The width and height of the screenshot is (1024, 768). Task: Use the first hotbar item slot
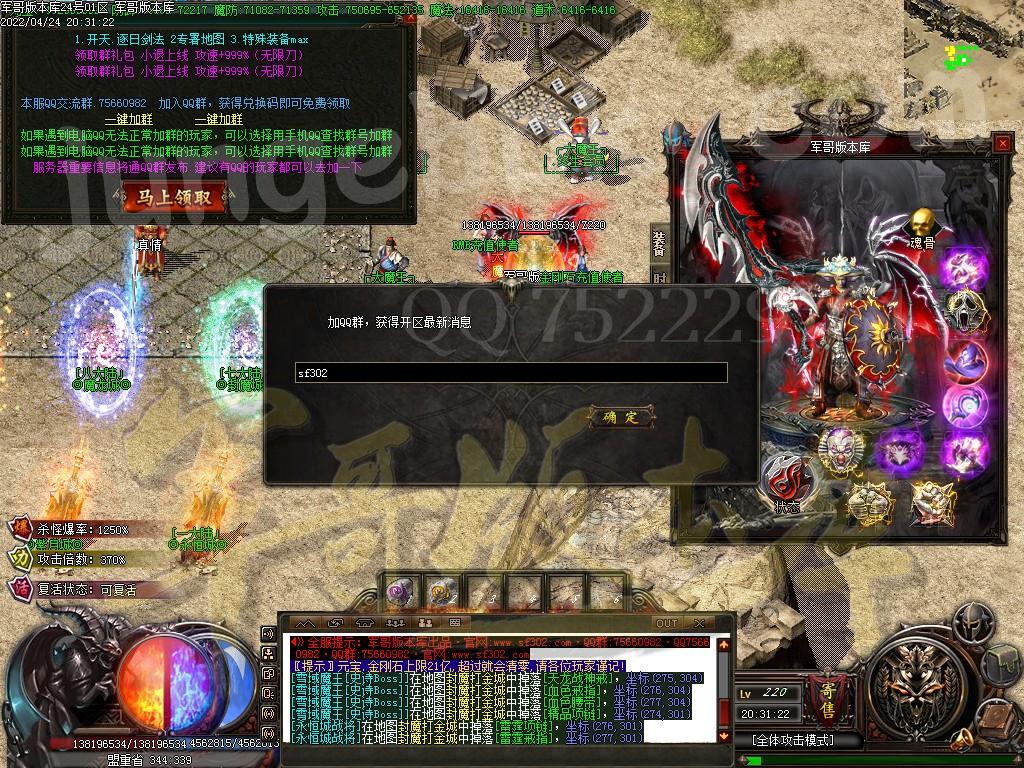[403, 593]
